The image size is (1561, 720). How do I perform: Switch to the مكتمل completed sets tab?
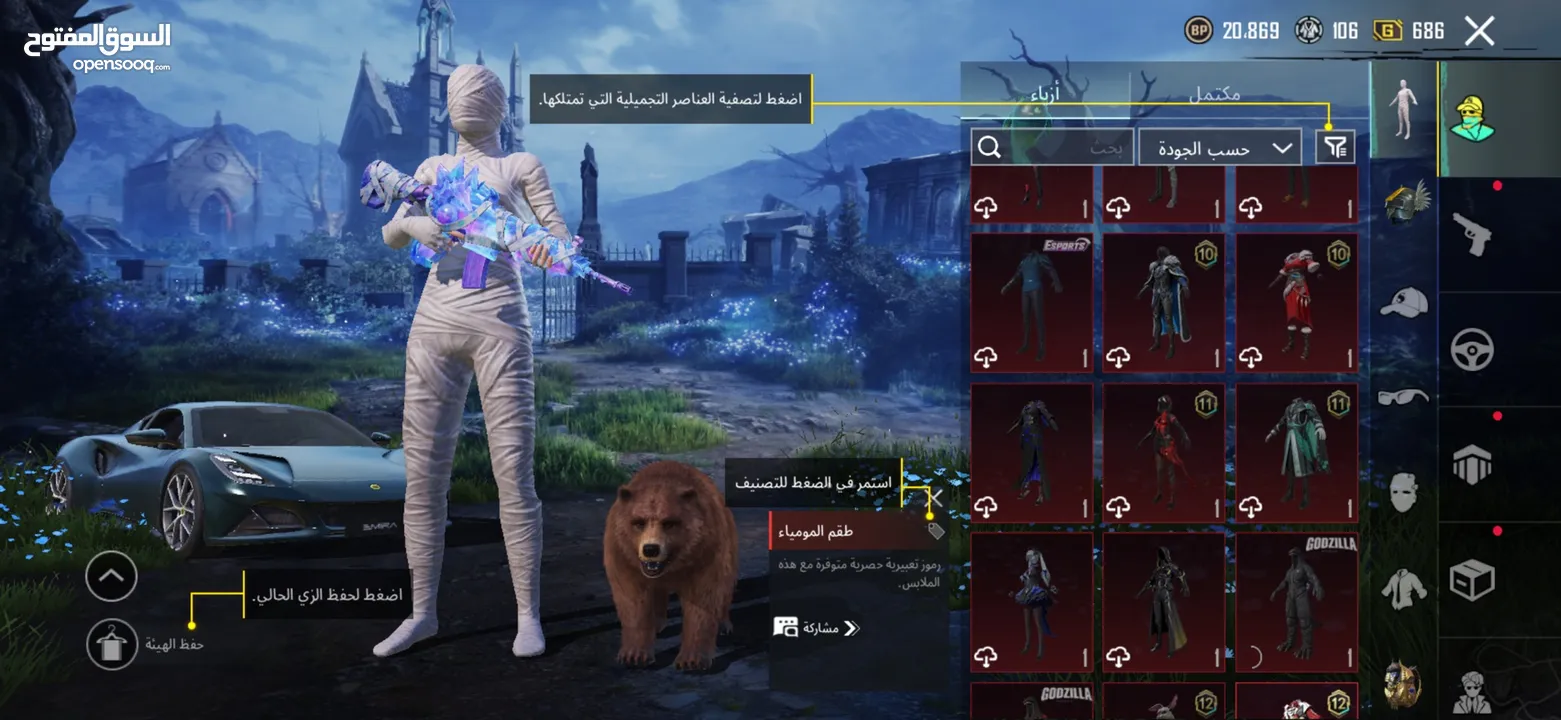(x=1213, y=94)
